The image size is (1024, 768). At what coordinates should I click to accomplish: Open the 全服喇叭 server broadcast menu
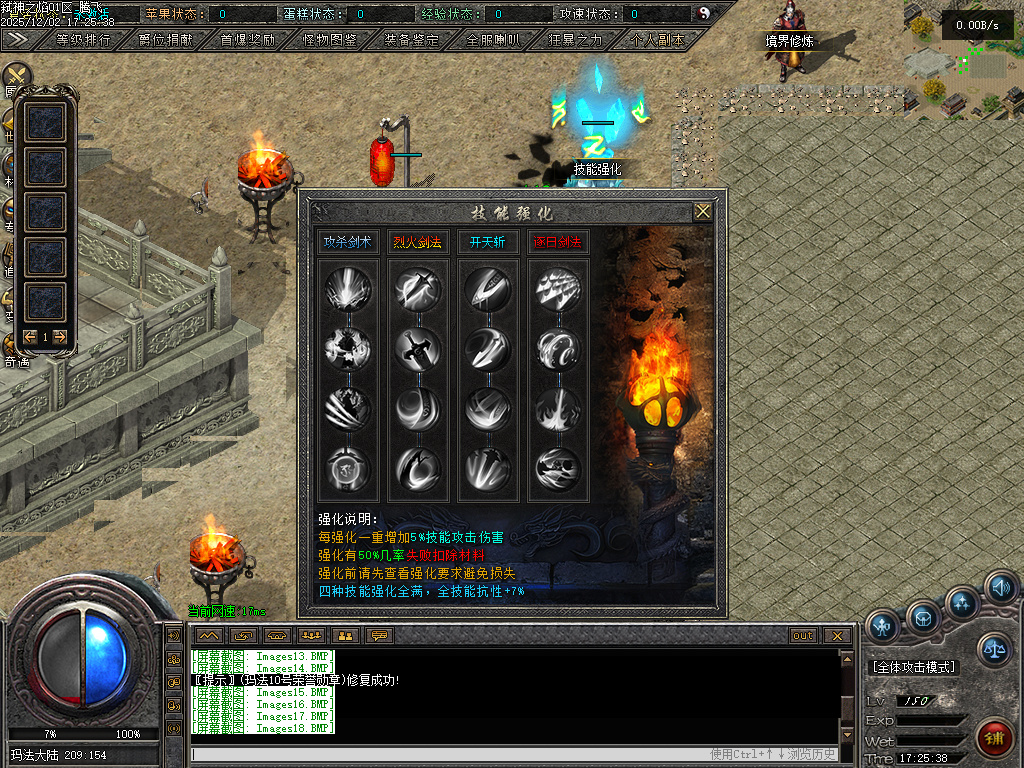(x=493, y=41)
